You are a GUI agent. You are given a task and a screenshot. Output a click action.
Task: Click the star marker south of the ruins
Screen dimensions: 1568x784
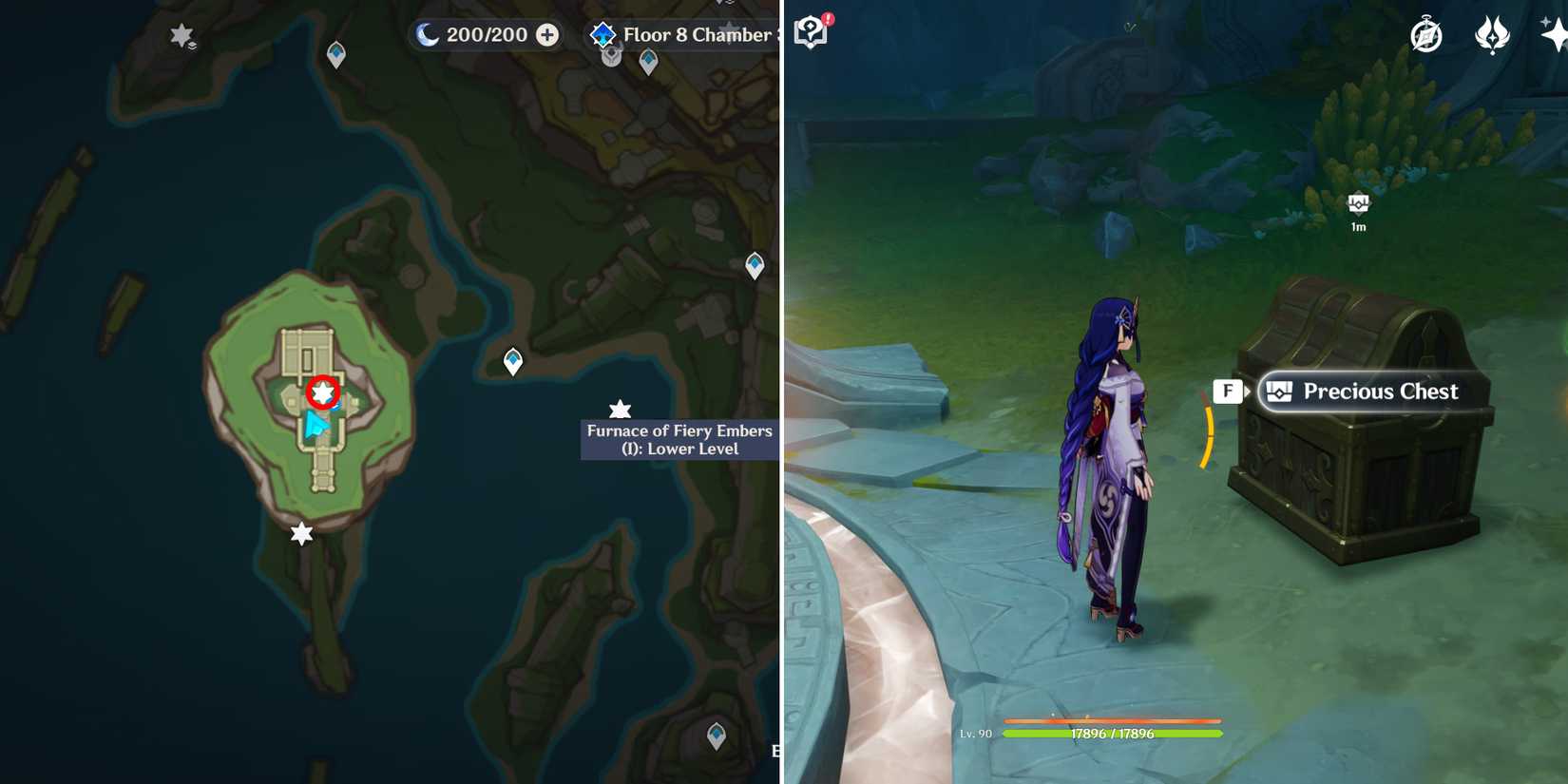coord(300,533)
